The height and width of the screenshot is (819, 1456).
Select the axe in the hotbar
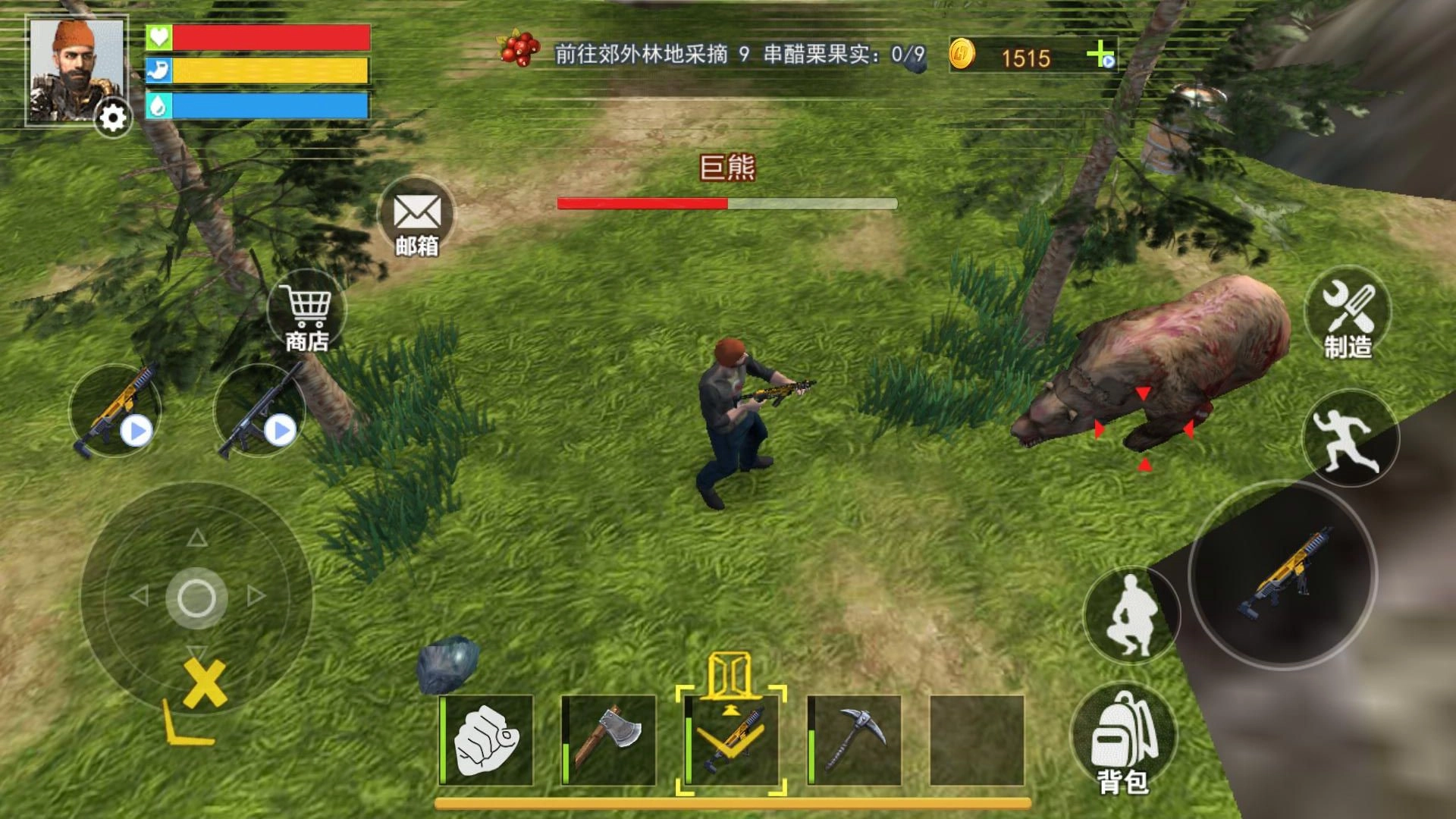tap(610, 737)
